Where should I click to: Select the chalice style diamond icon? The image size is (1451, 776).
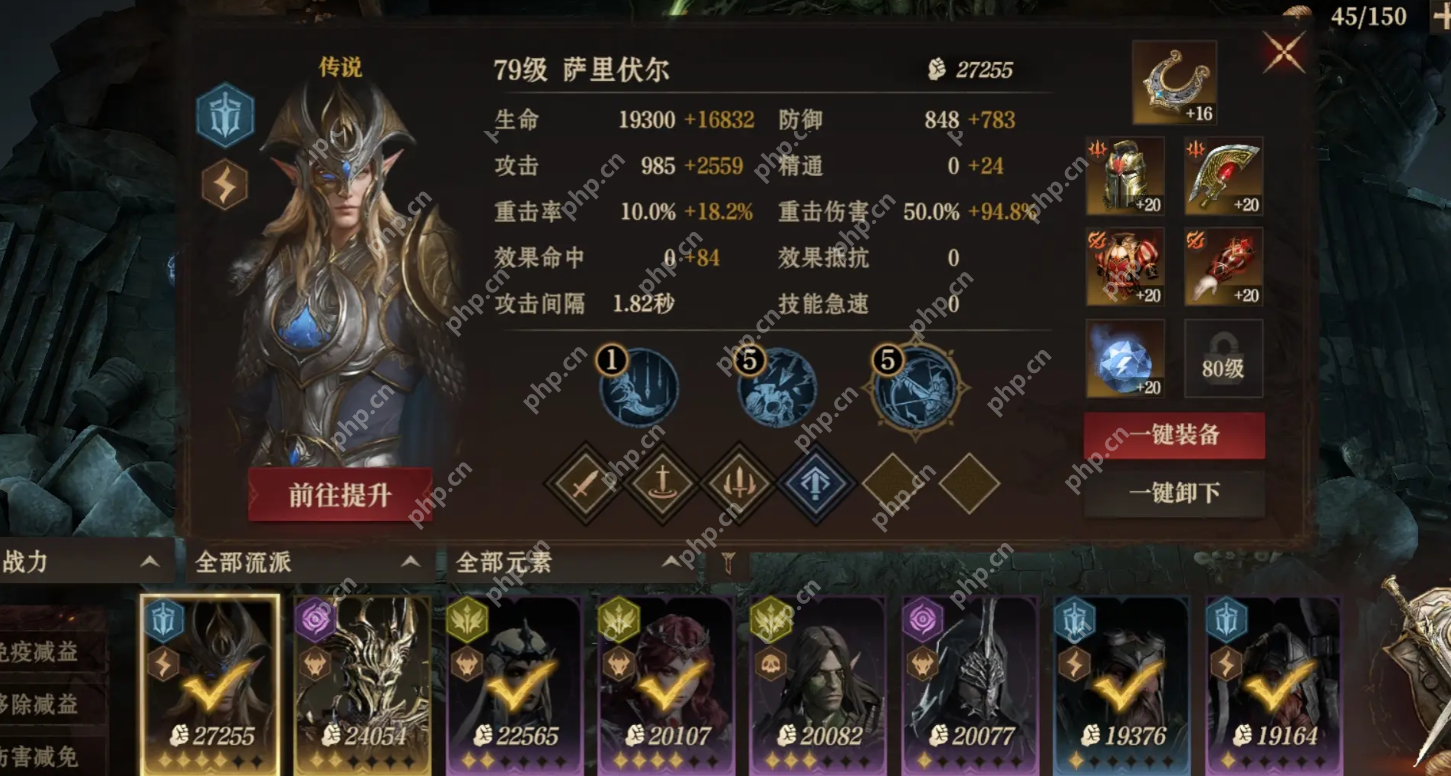(x=660, y=484)
